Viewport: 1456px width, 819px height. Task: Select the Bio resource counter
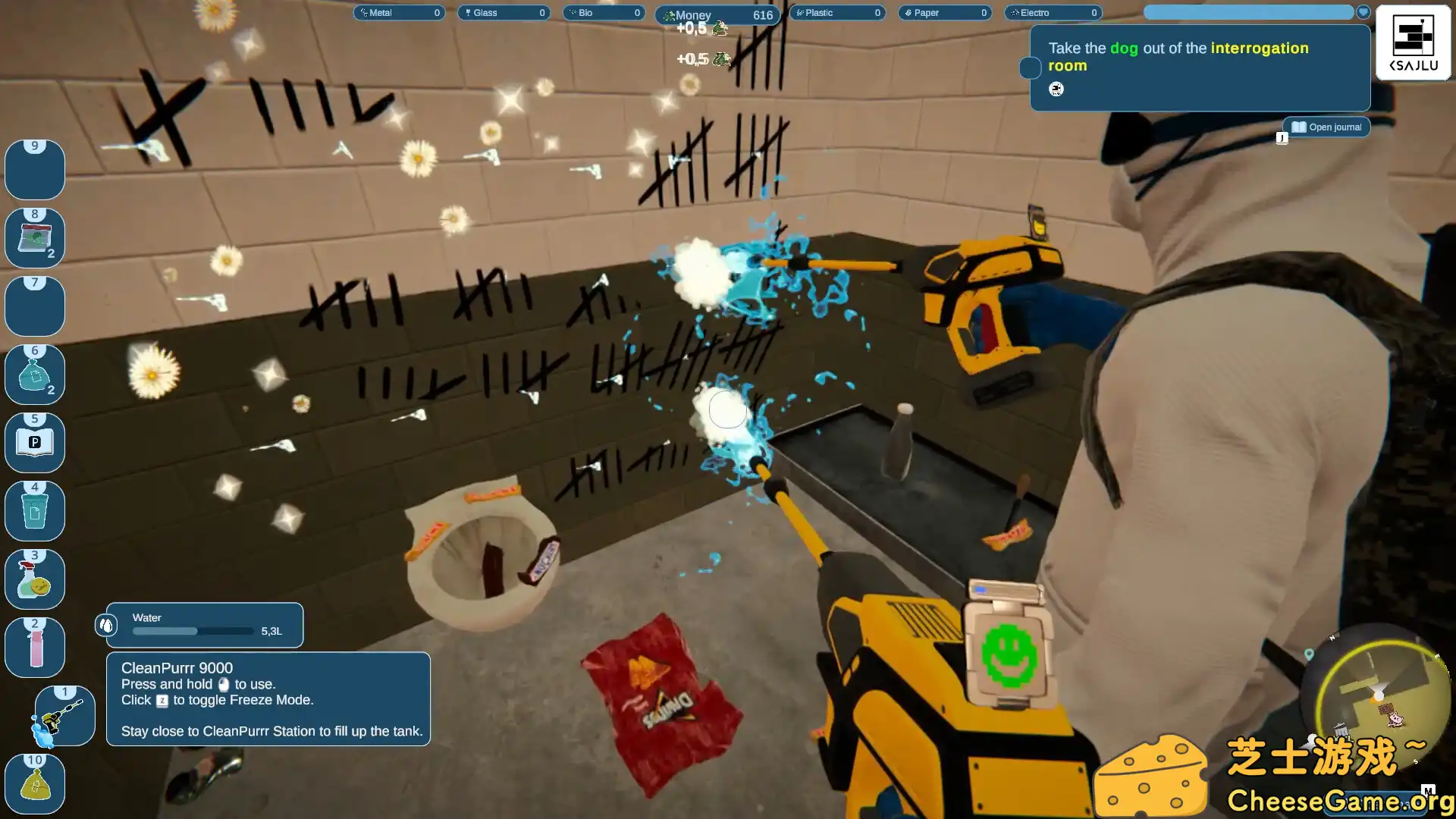603,12
